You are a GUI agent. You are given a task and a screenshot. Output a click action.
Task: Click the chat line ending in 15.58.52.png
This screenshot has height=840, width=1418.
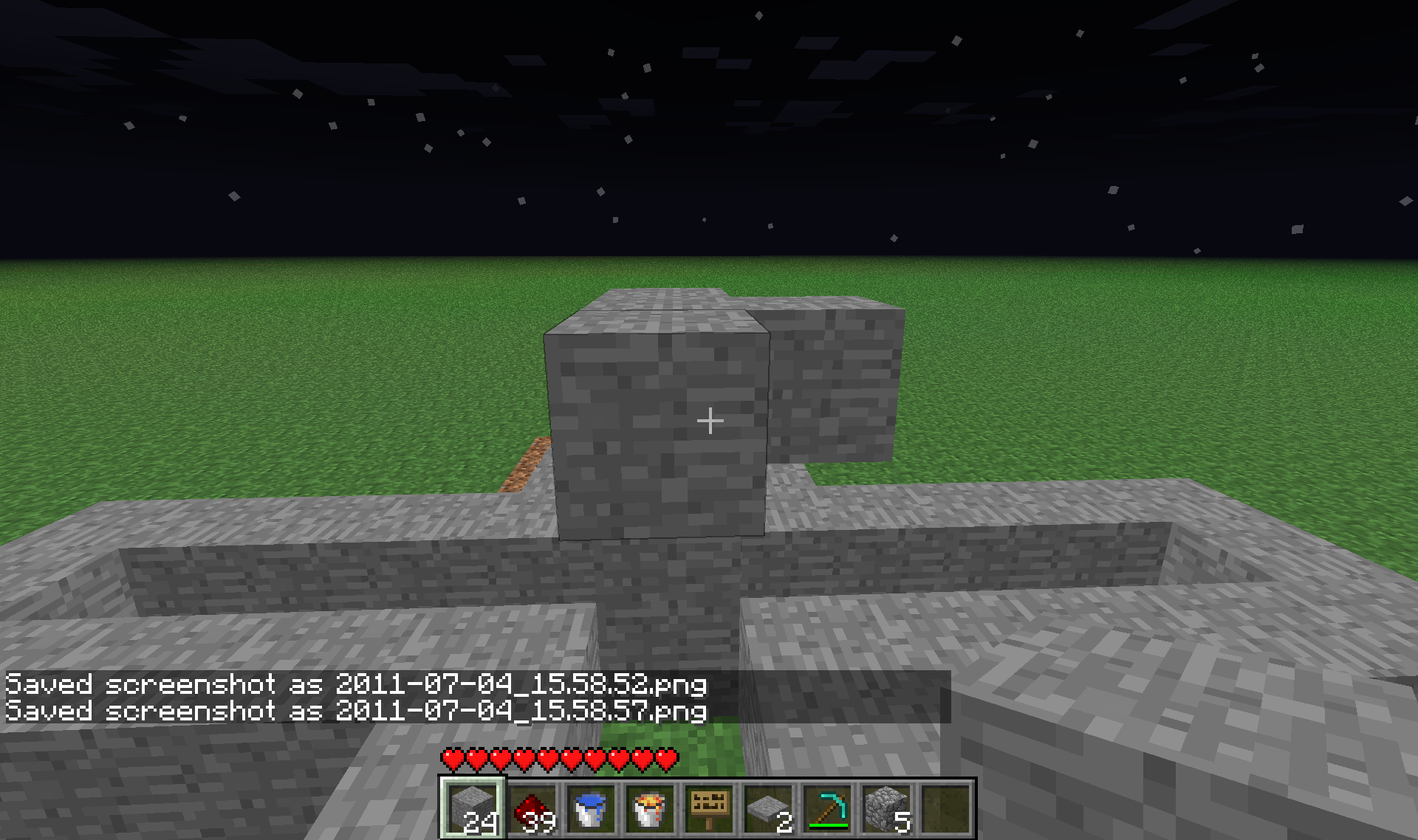tap(354, 684)
